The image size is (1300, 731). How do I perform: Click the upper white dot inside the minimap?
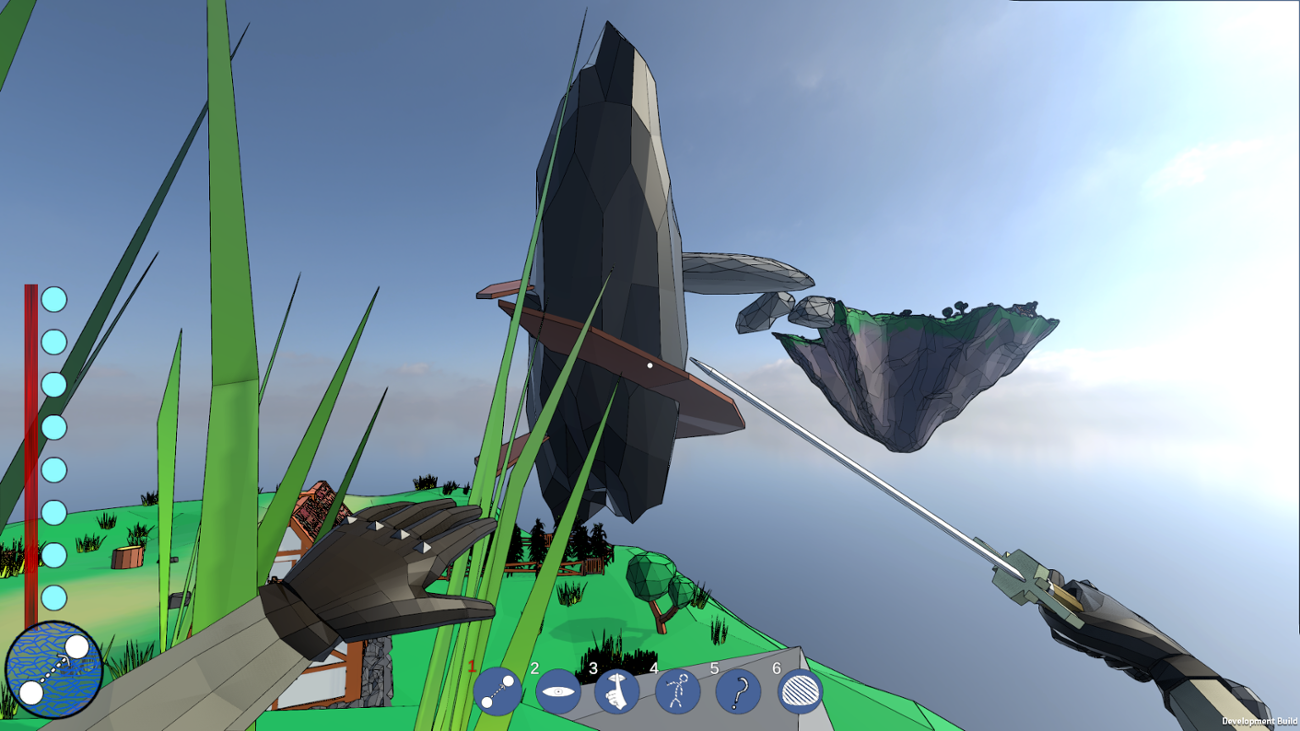pos(79,644)
